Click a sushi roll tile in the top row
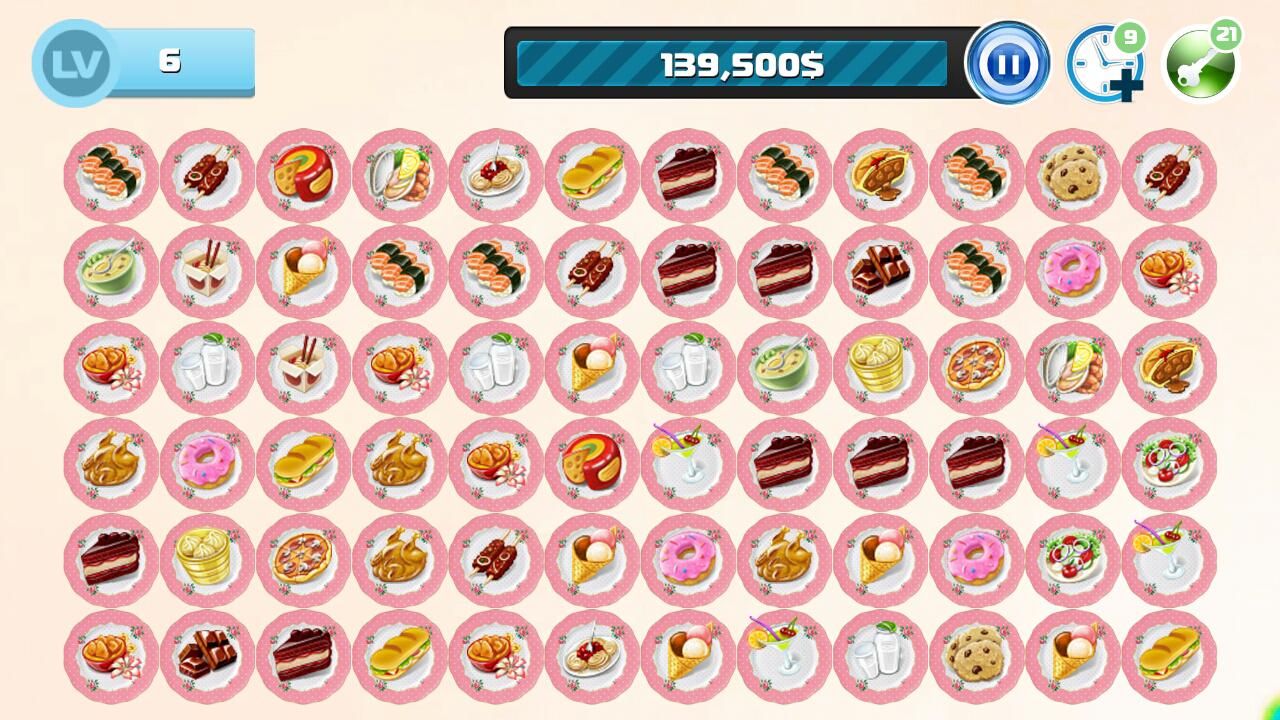Viewport: 1280px width, 720px height. 110,176
